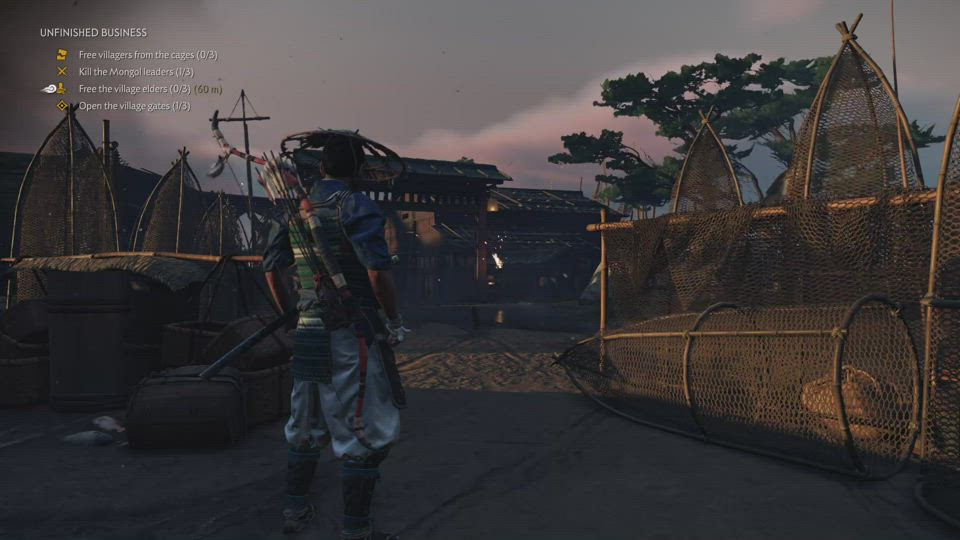Choose the Kill the Mongol leaders objective
960x540 pixels.
click(136, 72)
